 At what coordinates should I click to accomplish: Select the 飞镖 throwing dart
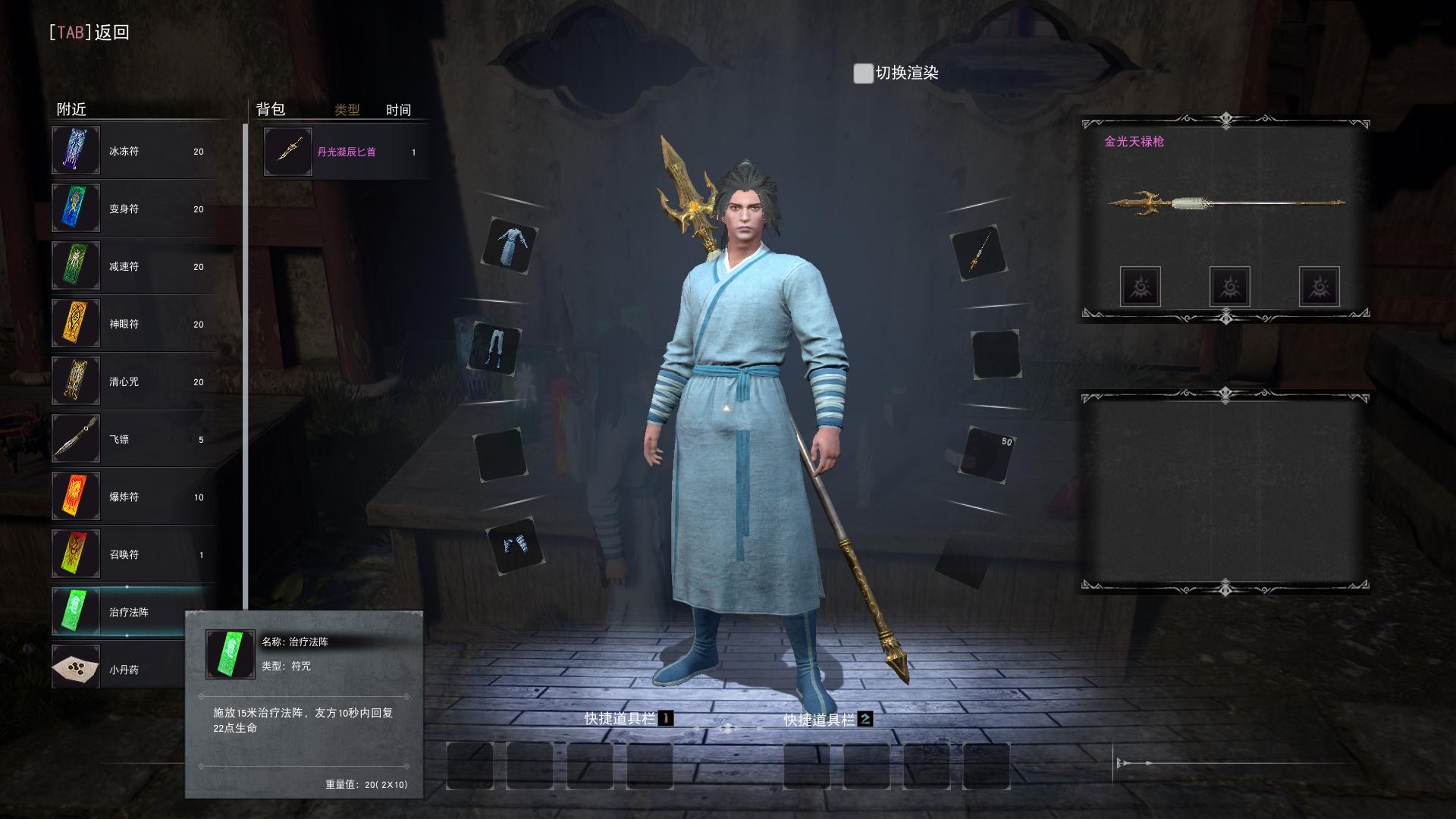coord(133,439)
